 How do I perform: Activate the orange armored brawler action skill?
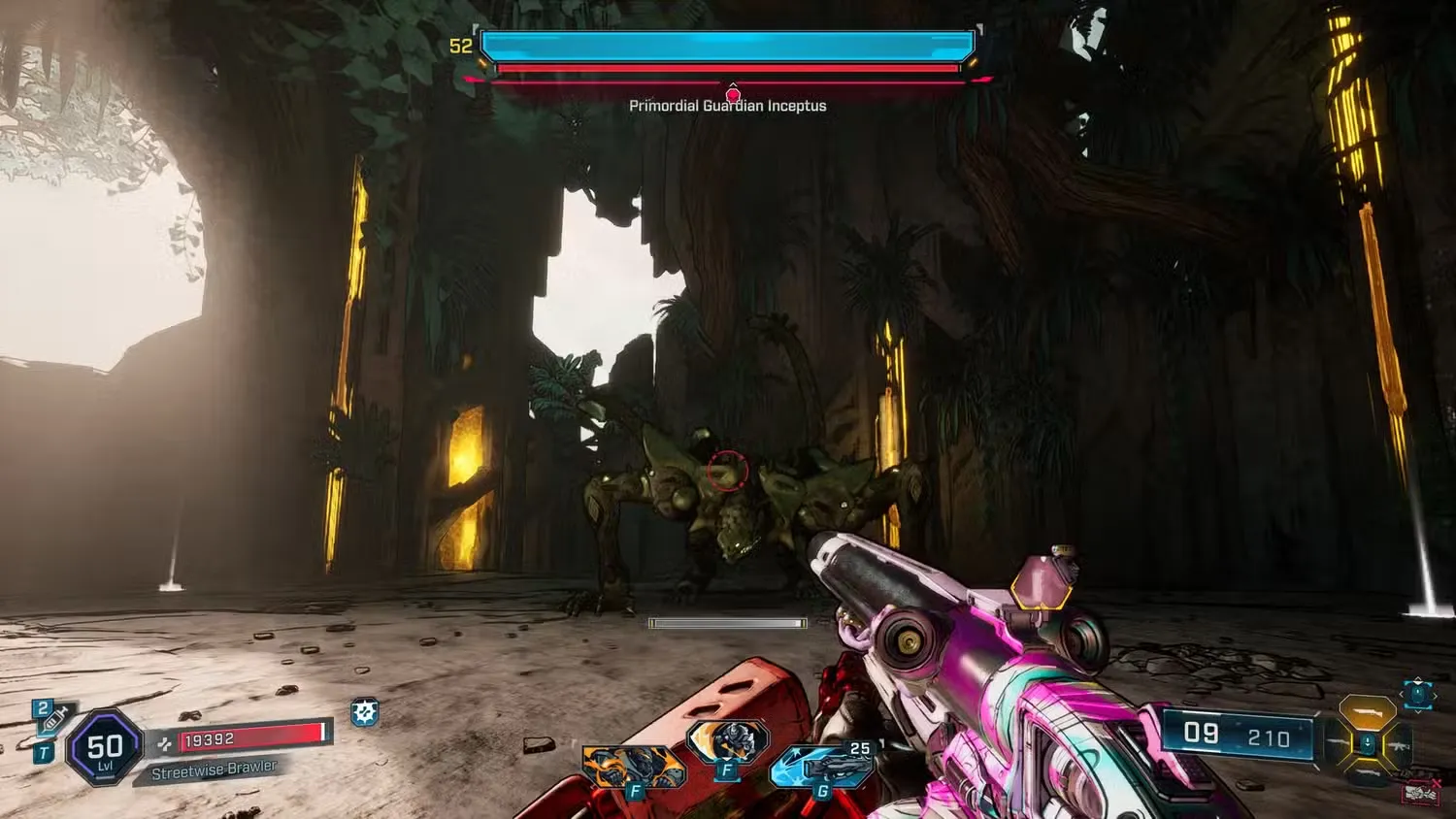pyautogui.click(x=632, y=766)
